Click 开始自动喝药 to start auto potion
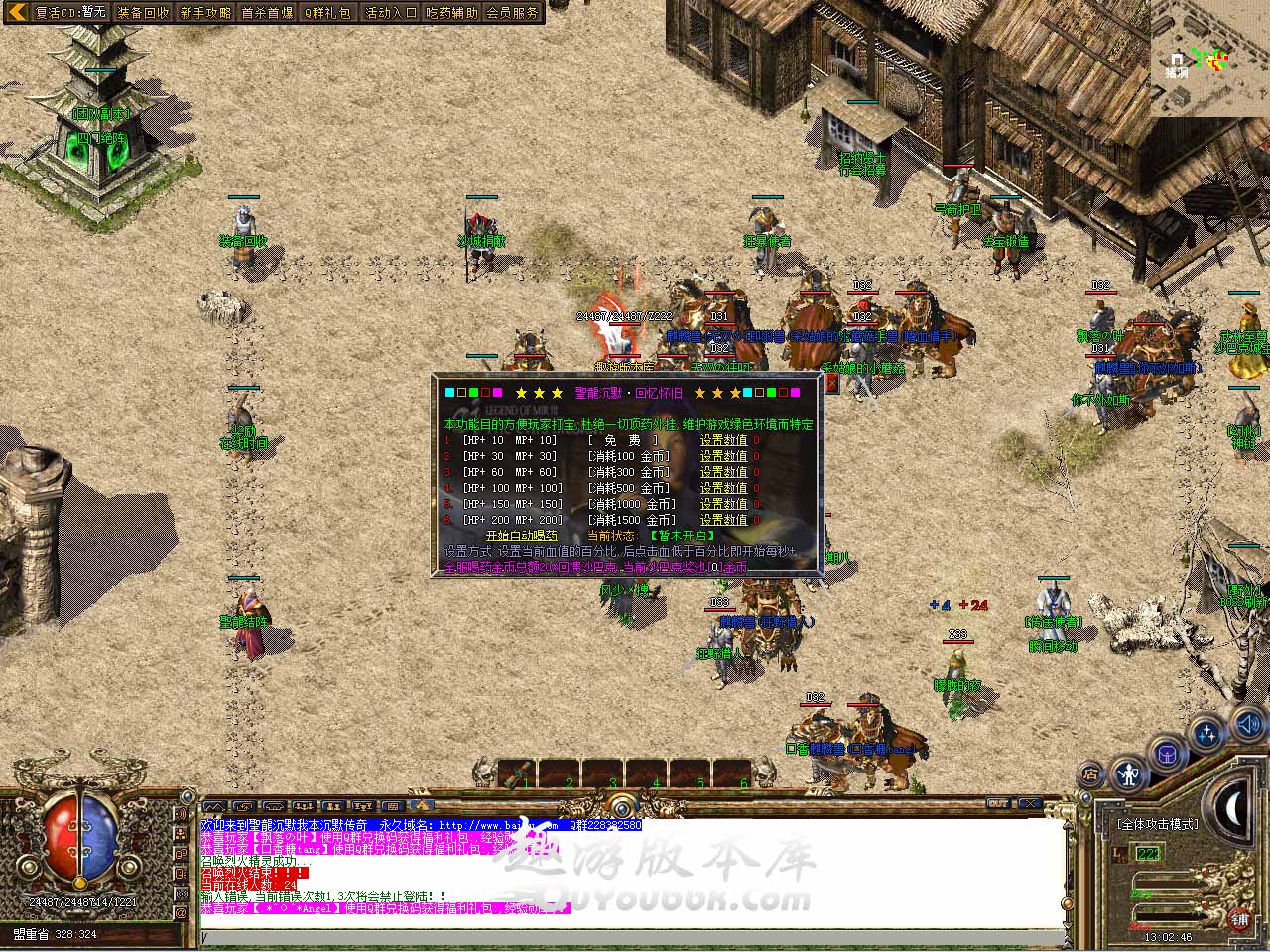The height and width of the screenshot is (952, 1270). (524, 535)
